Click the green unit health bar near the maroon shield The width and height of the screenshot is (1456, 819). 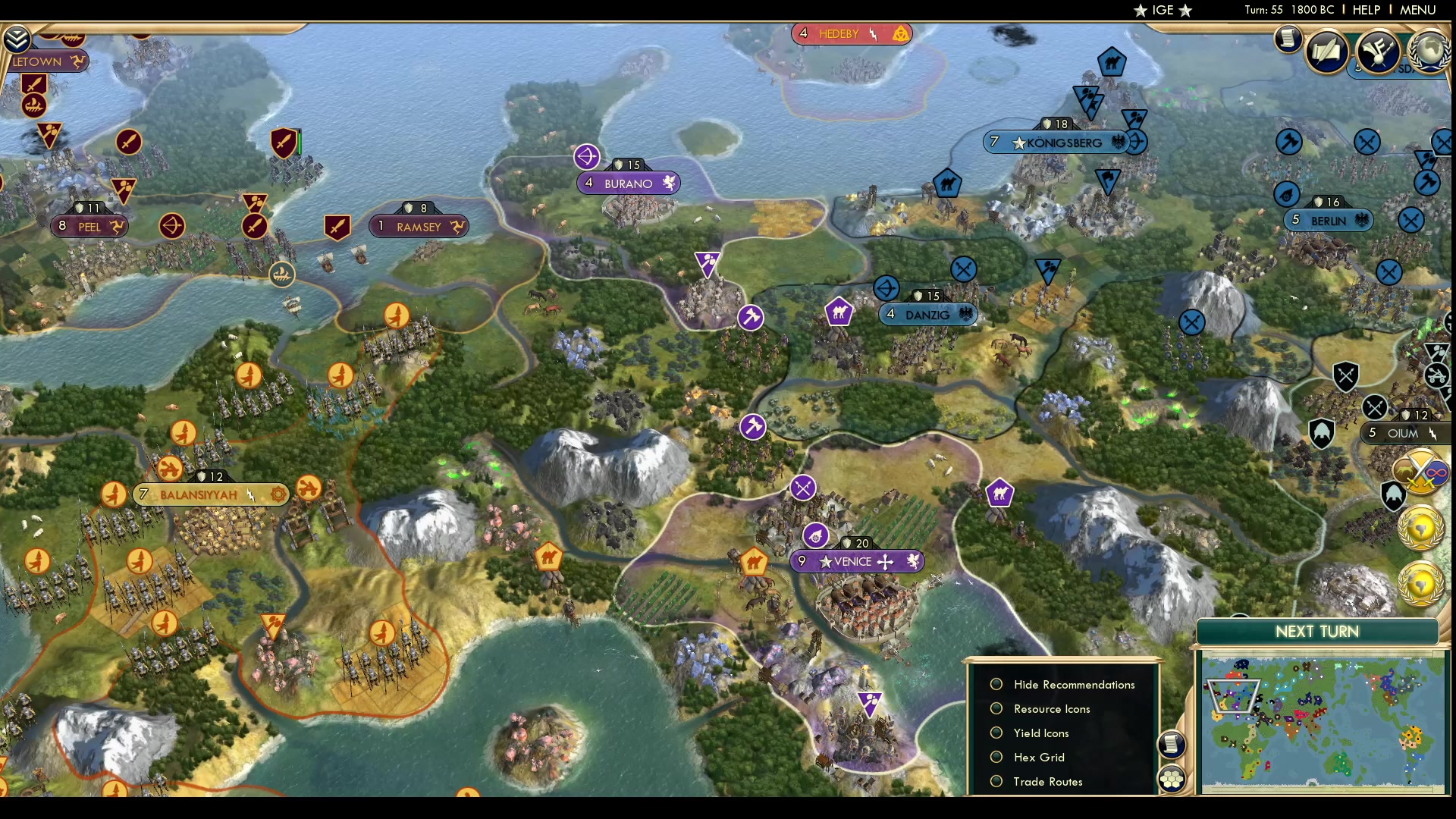click(x=299, y=140)
